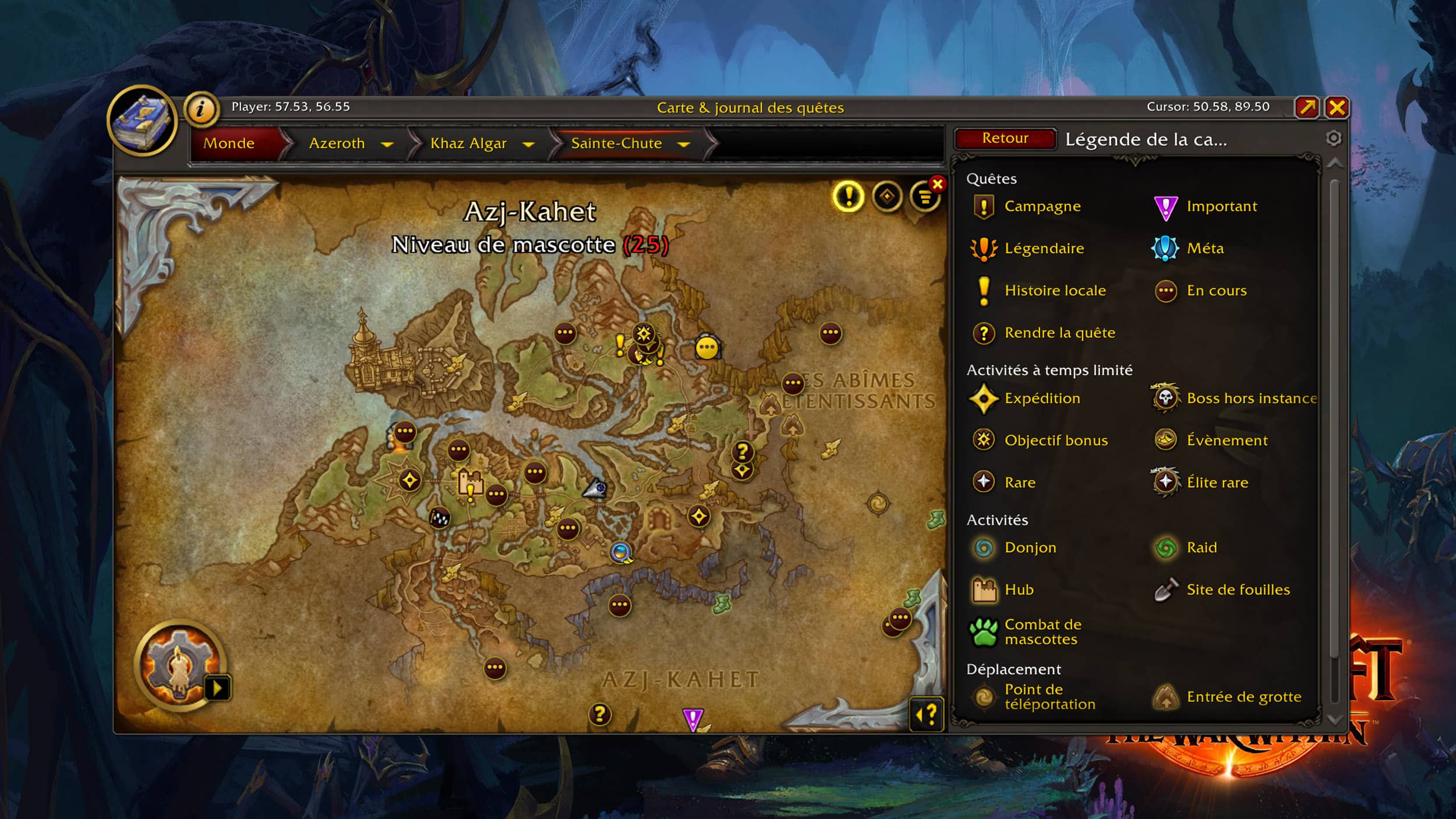Image resolution: width=1456 pixels, height=819 pixels.
Task: Open the map help question mark button
Action: (x=926, y=714)
